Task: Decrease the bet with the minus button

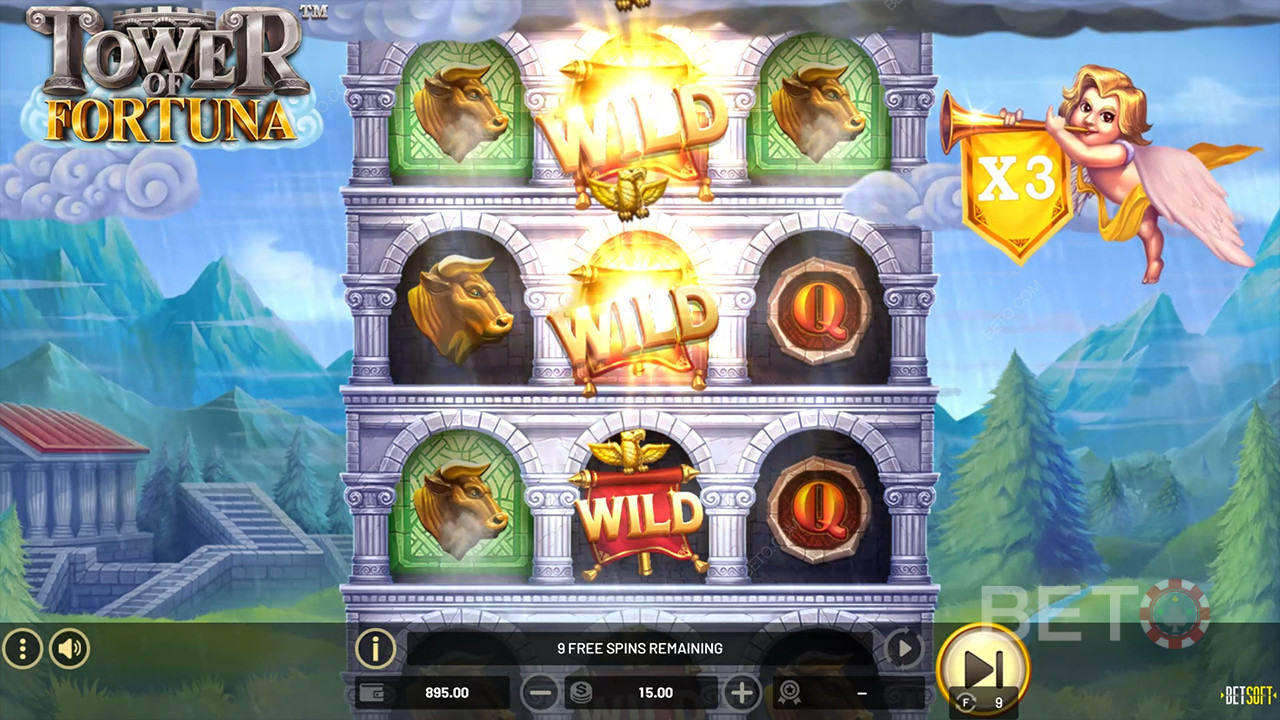Action: pos(541,692)
